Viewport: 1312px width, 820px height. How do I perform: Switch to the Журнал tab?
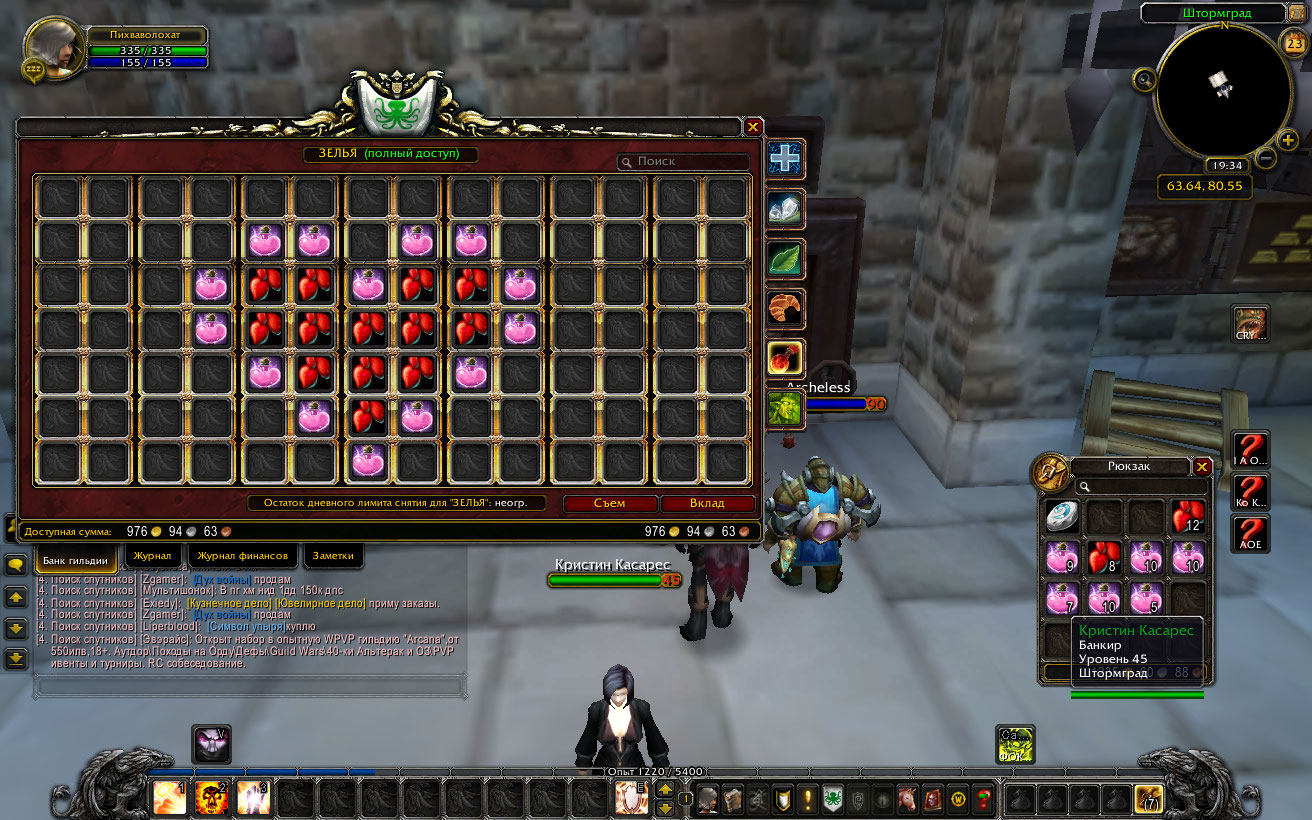coord(153,556)
